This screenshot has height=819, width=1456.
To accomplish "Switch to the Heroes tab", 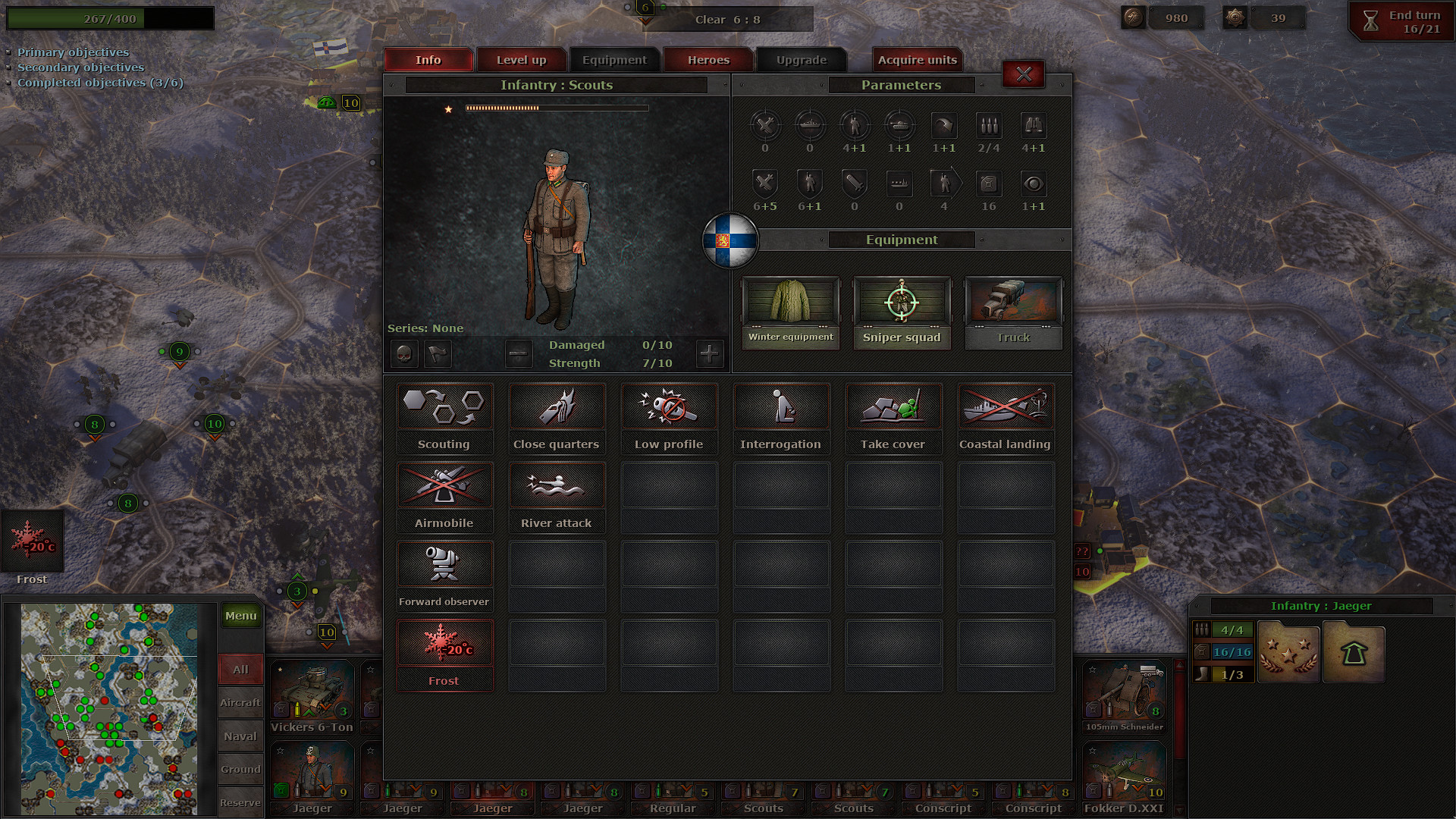I will 708,59.
